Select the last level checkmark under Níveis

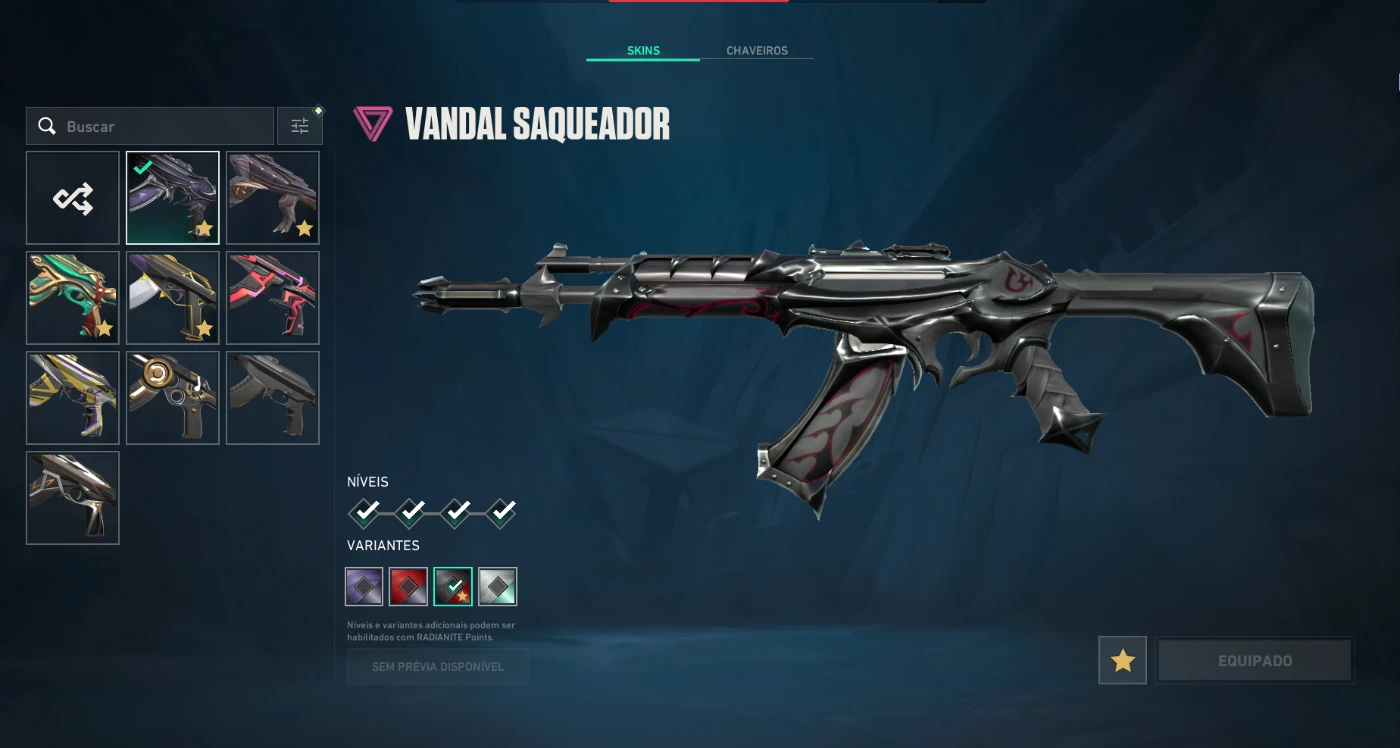501,513
